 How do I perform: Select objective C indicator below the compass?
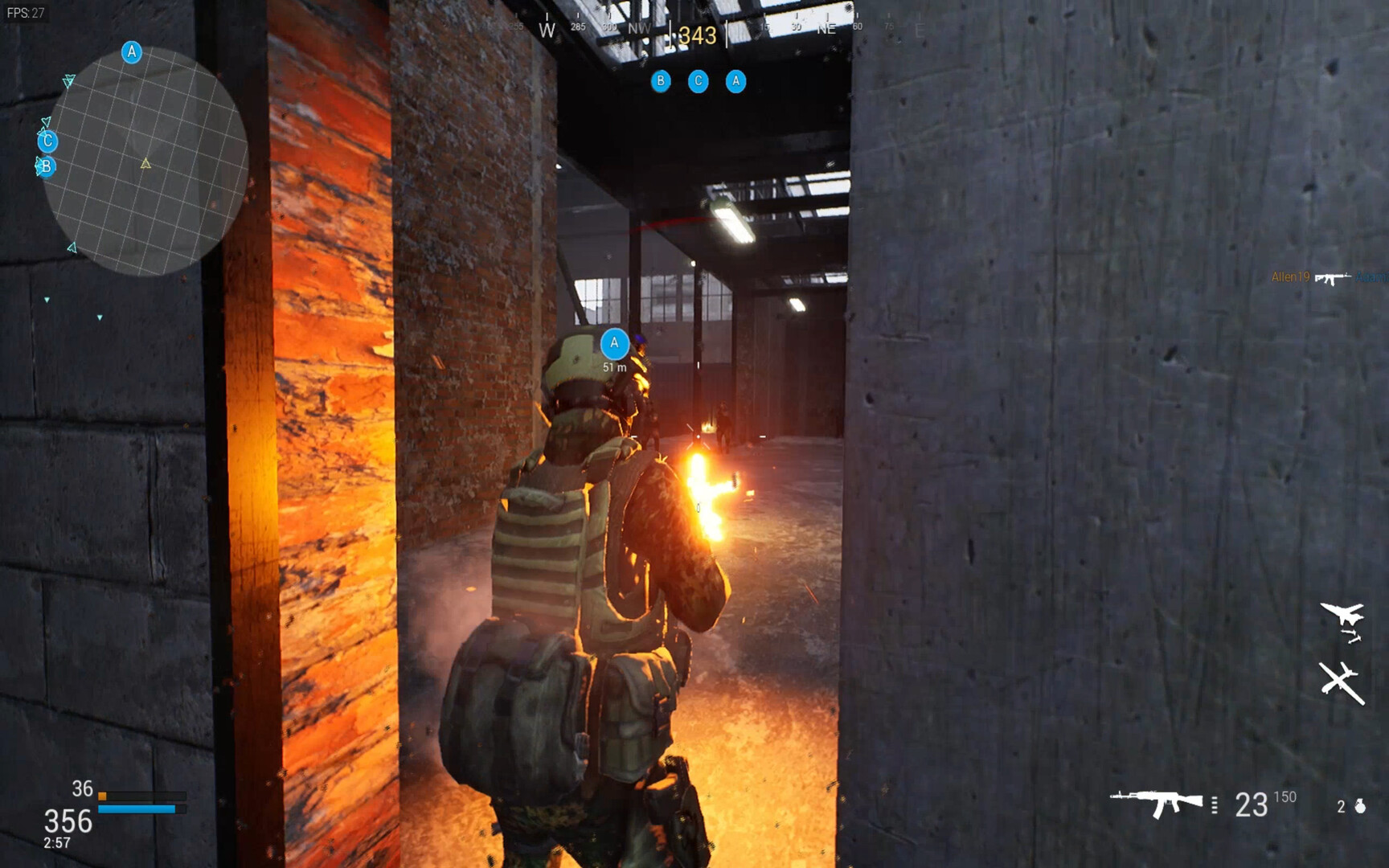tap(698, 81)
